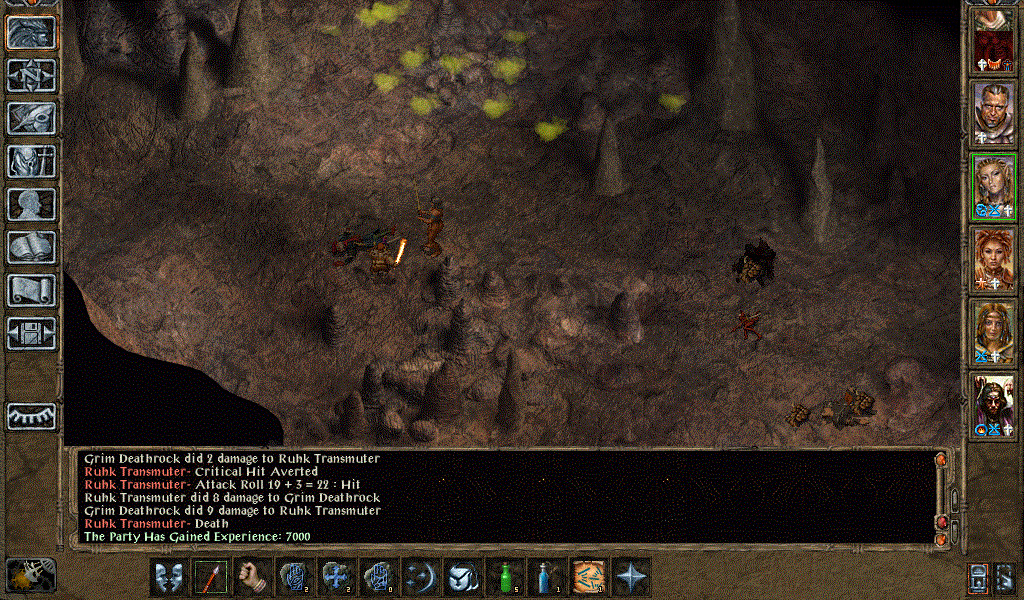Show the character record from the bust icon
The width and height of the screenshot is (1024, 600).
click(32, 204)
